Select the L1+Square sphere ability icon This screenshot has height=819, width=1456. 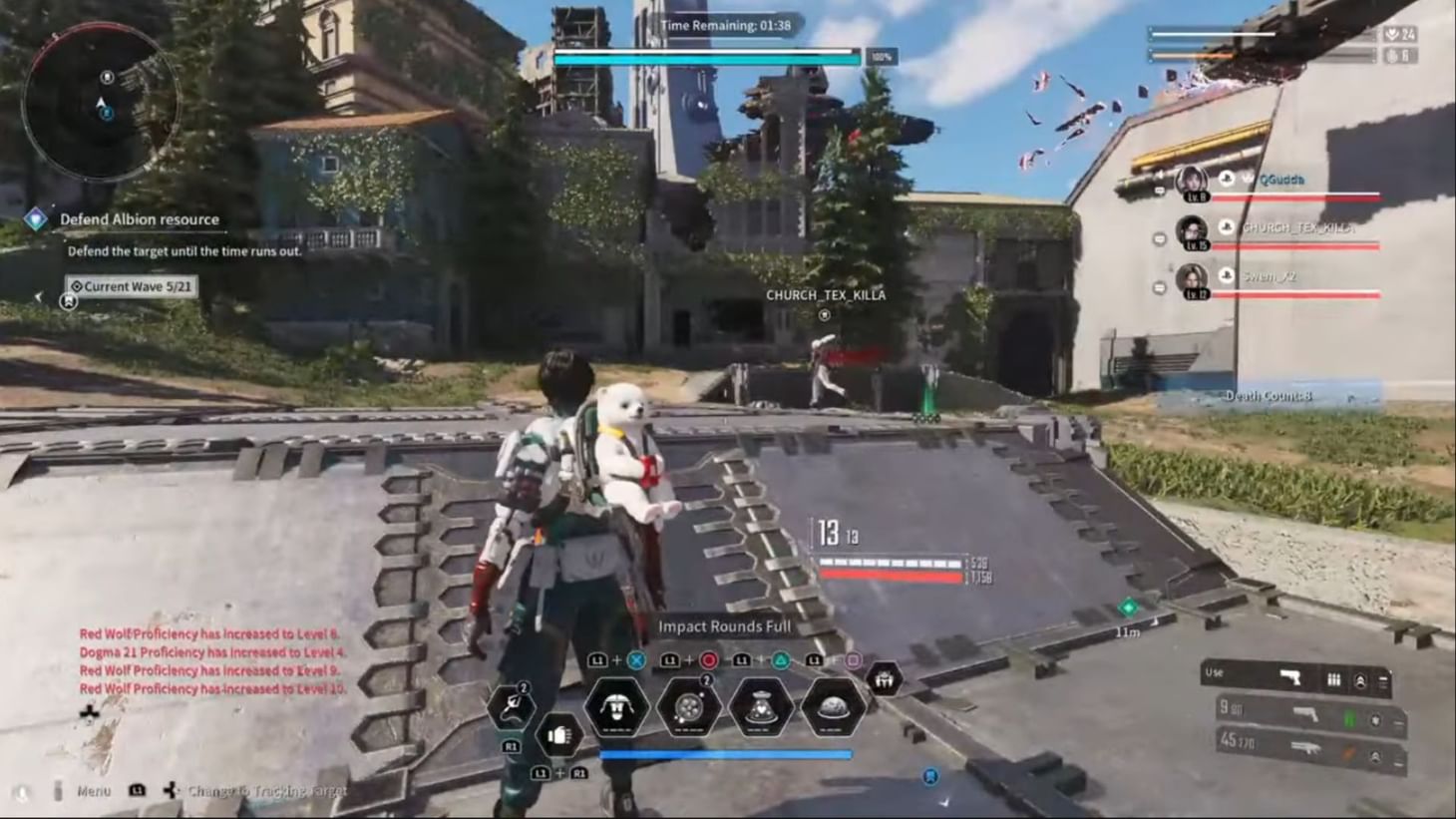(832, 707)
